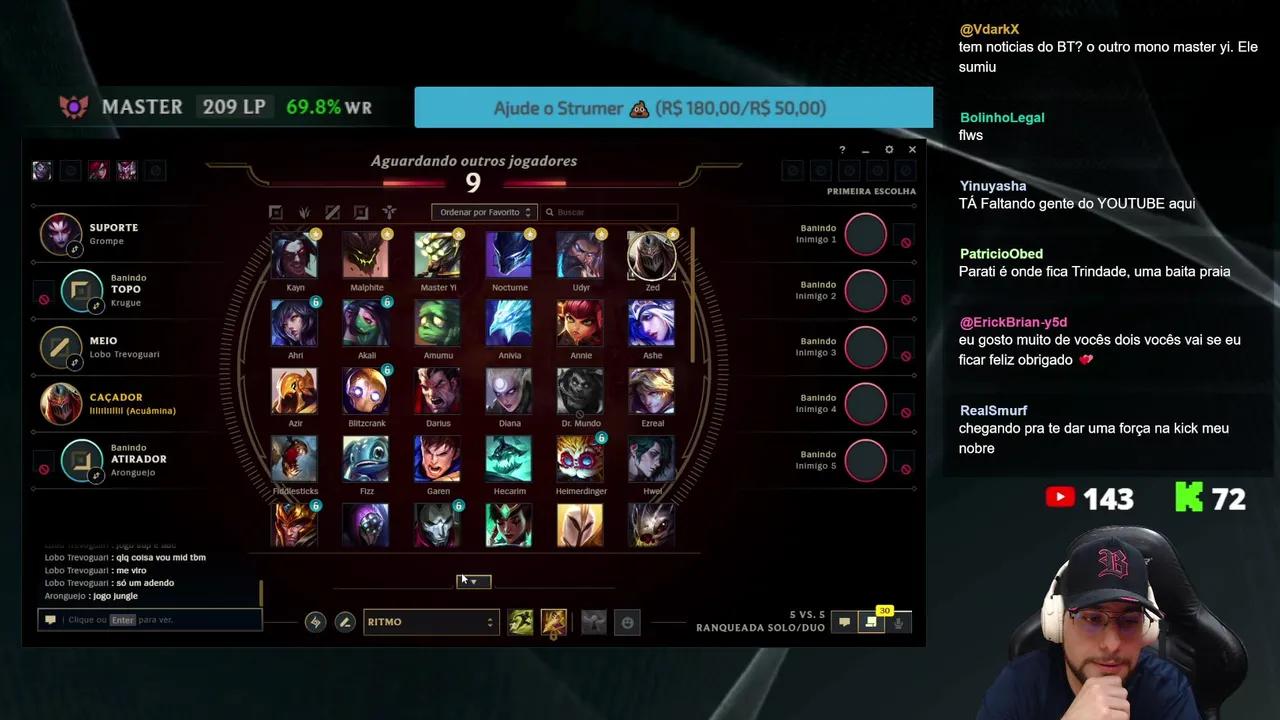This screenshot has width=1280, height=720.
Task: Enable the voice chat microphone icon
Action: pyautogui.click(x=897, y=622)
